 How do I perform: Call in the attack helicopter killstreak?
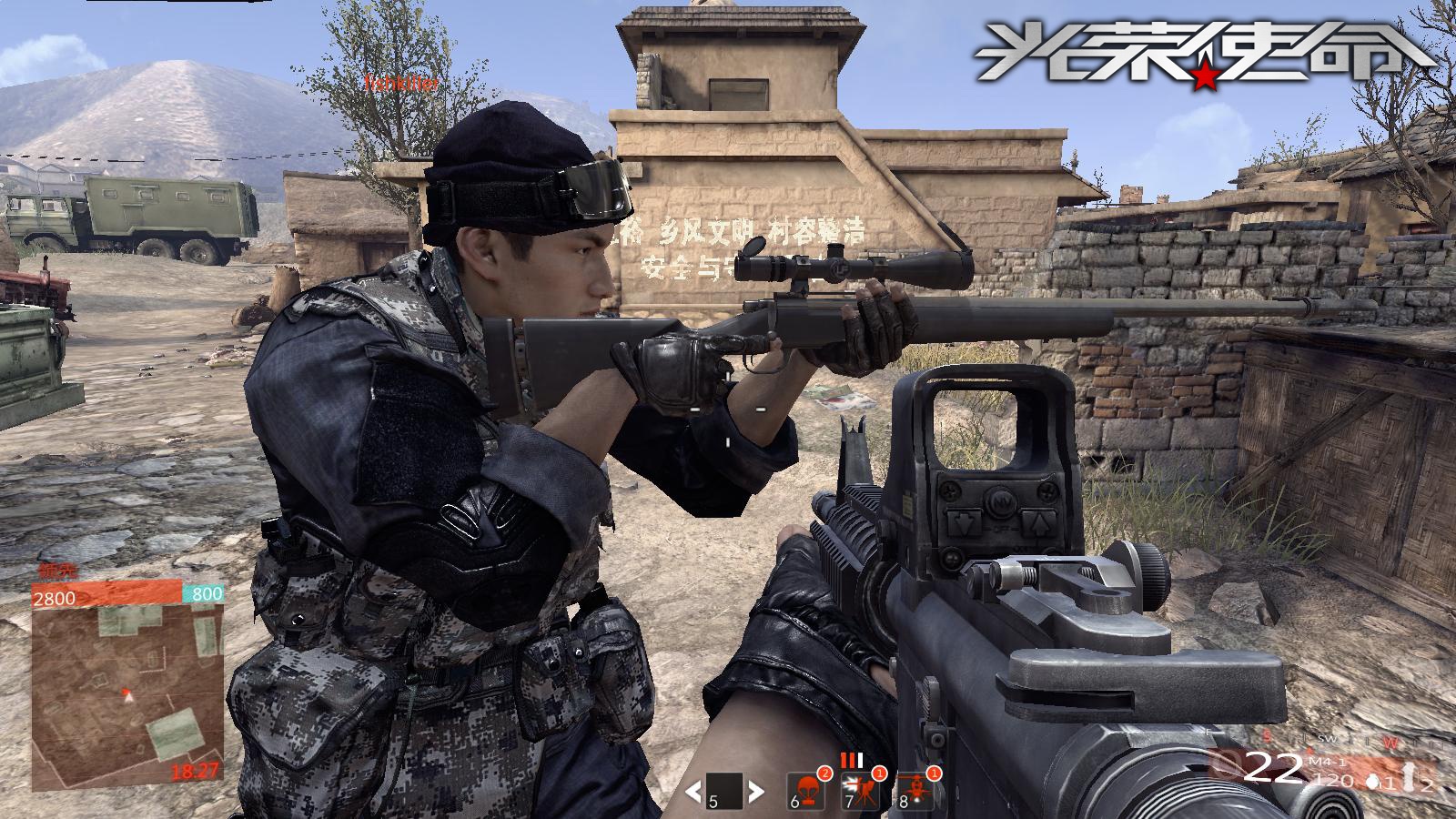[x=915, y=791]
